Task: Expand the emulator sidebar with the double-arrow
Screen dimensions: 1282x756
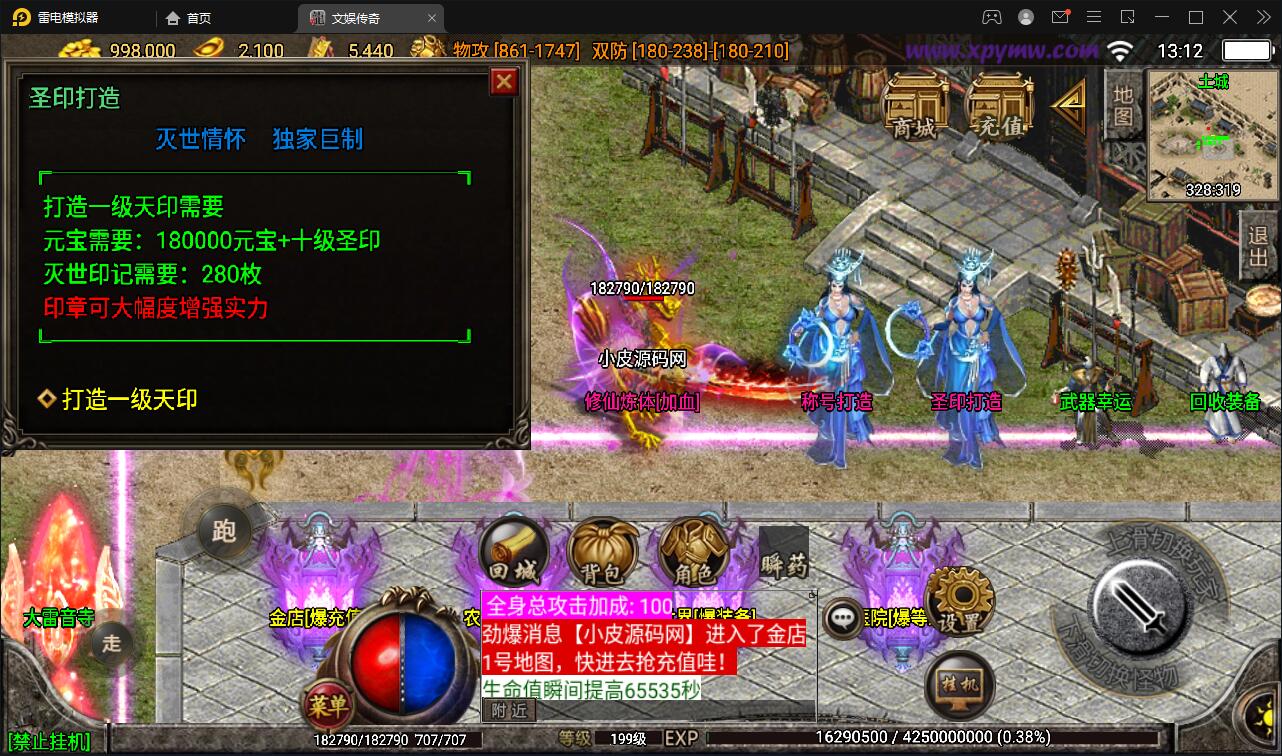Action: coord(1261,17)
